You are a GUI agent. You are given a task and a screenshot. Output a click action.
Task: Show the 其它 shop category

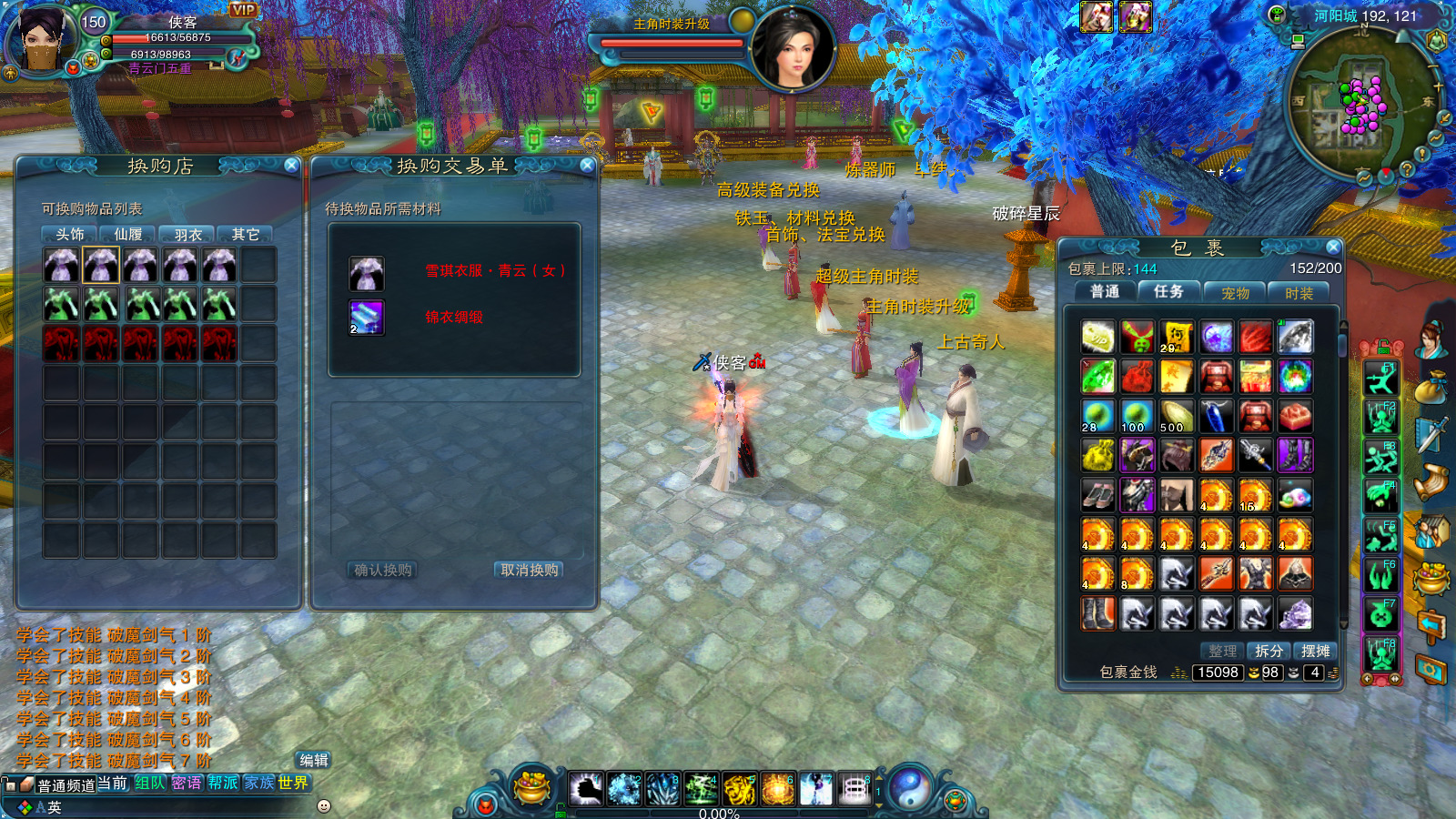pos(245,235)
